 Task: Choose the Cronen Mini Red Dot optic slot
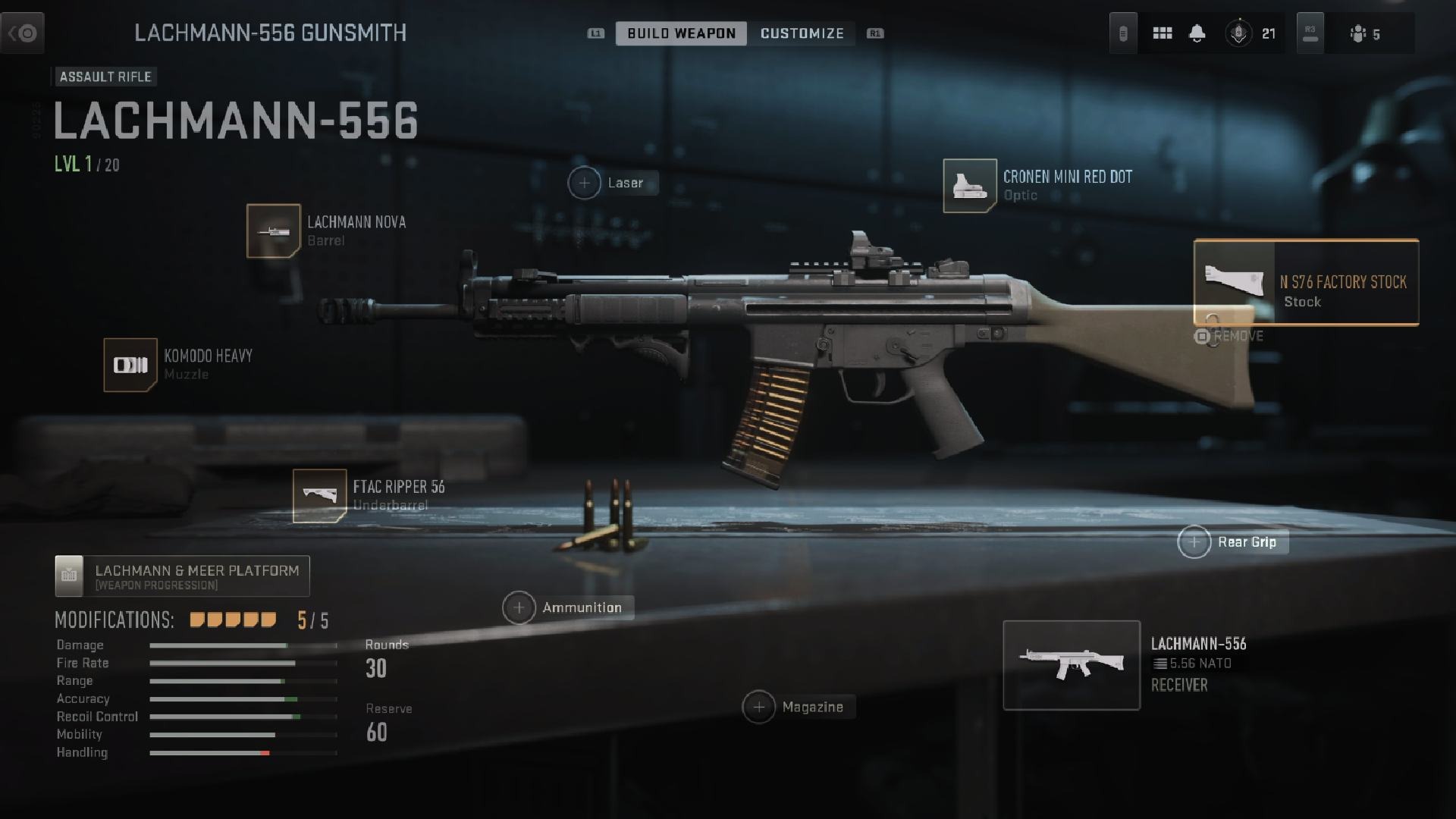click(970, 186)
